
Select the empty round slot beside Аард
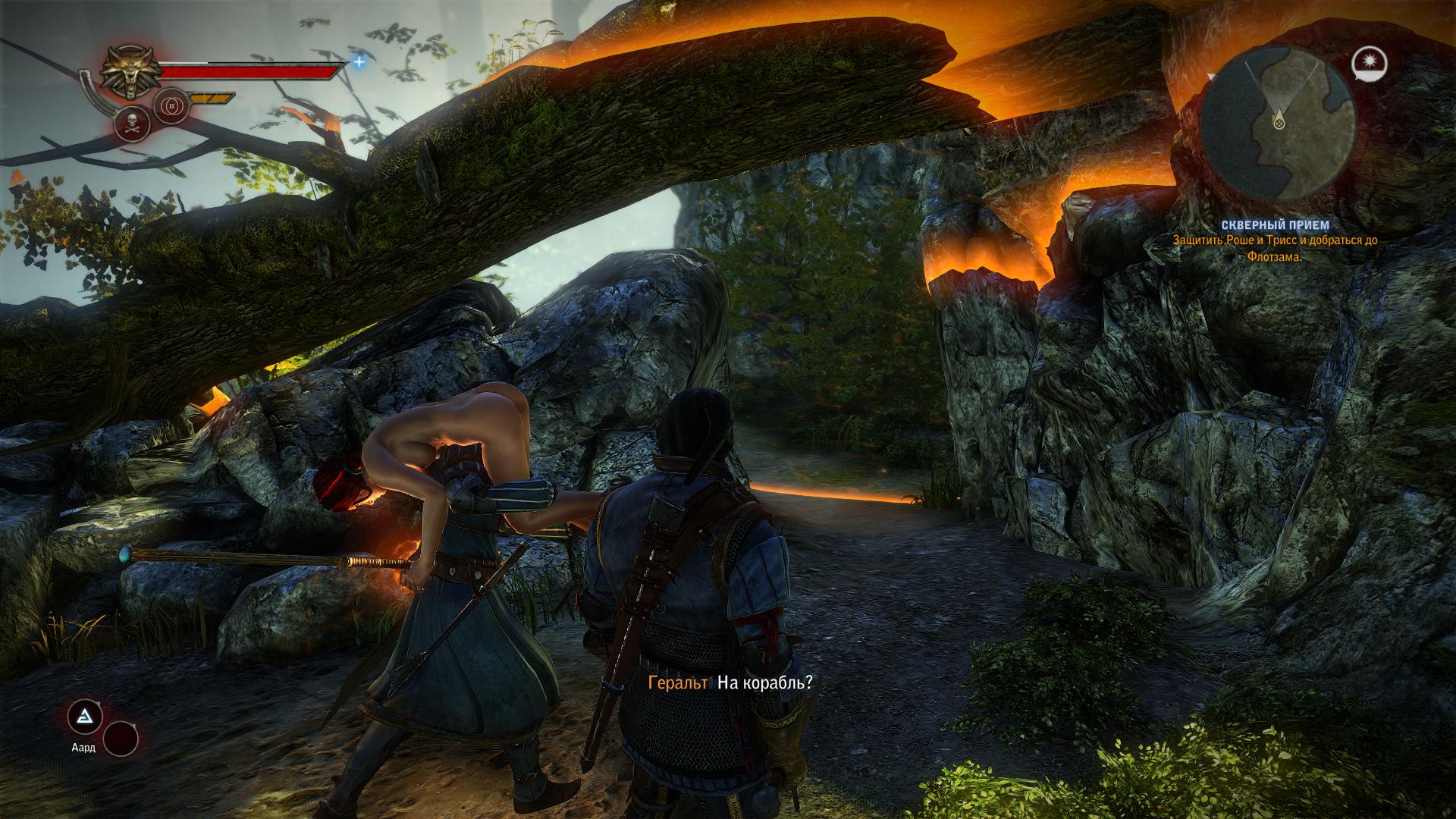(x=121, y=738)
